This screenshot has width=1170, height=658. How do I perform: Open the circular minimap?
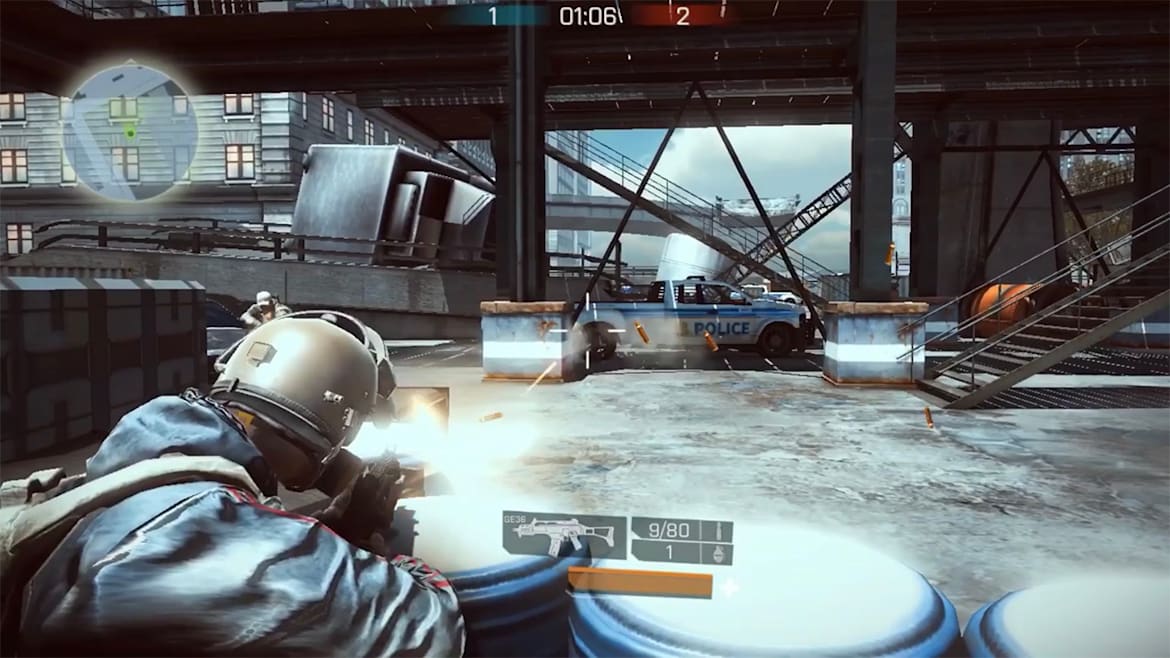click(x=130, y=133)
